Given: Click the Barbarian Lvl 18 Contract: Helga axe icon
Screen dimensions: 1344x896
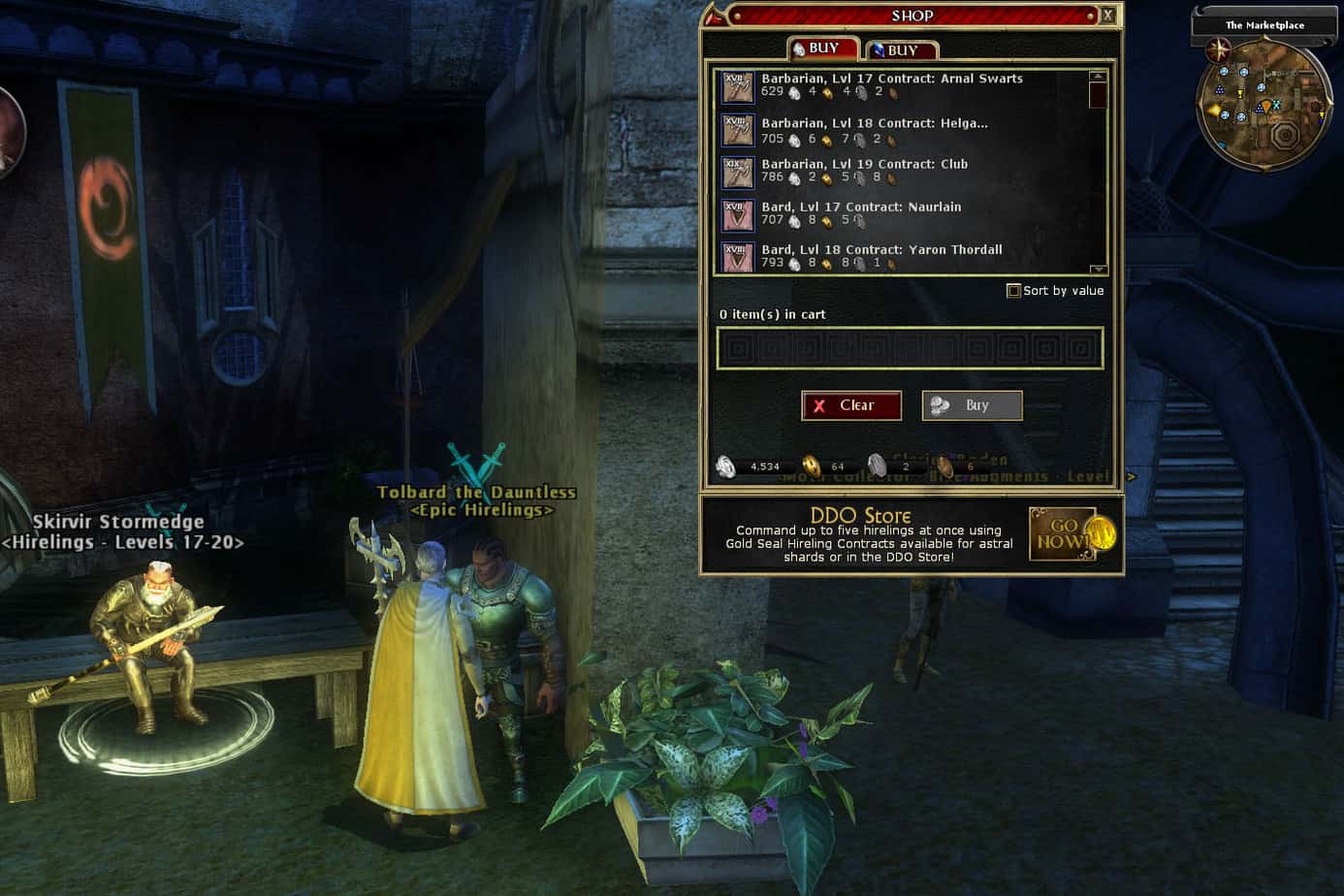Looking at the screenshot, I should [737, 130].
